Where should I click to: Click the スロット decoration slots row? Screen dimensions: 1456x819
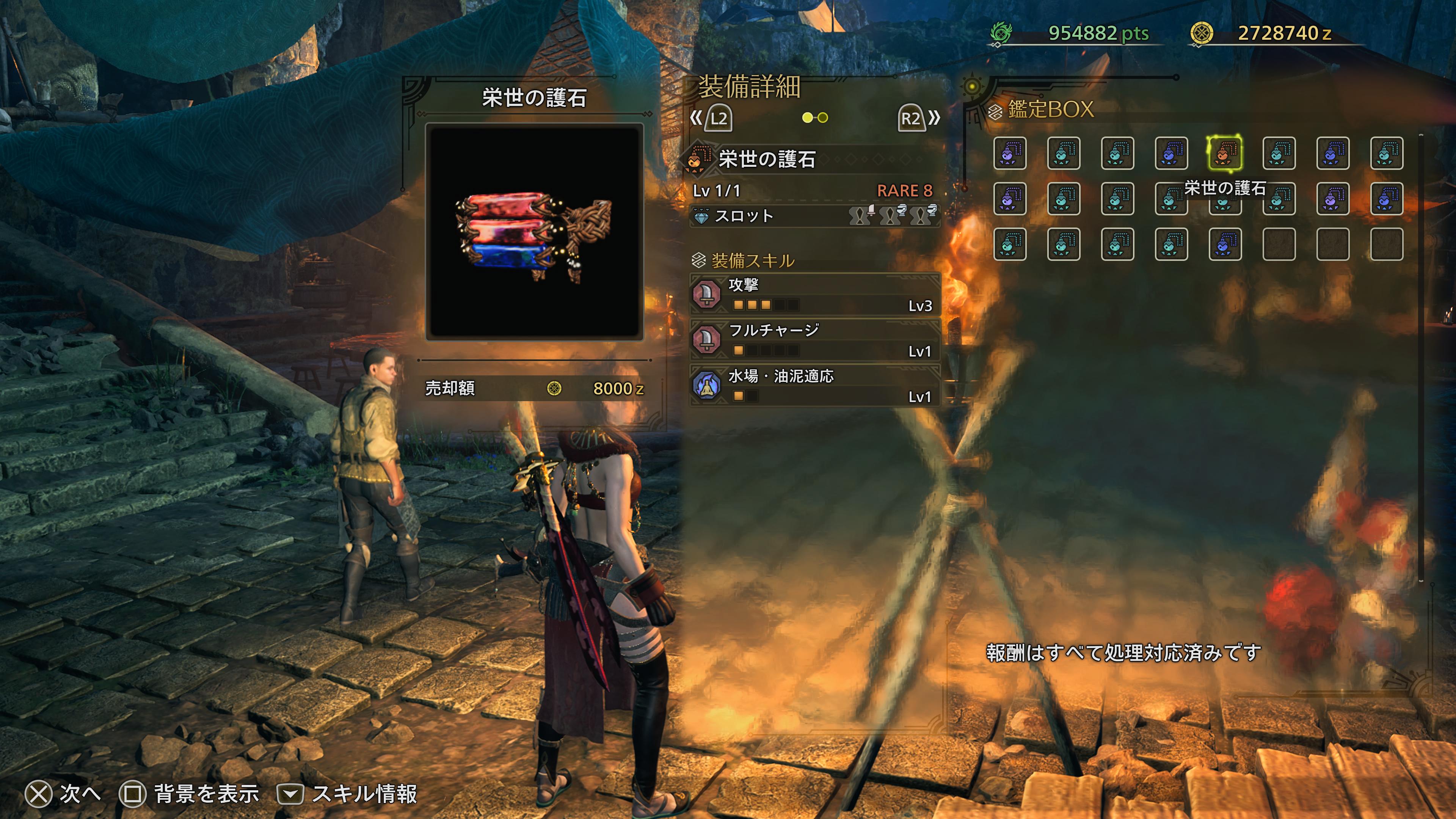point(814,216)
